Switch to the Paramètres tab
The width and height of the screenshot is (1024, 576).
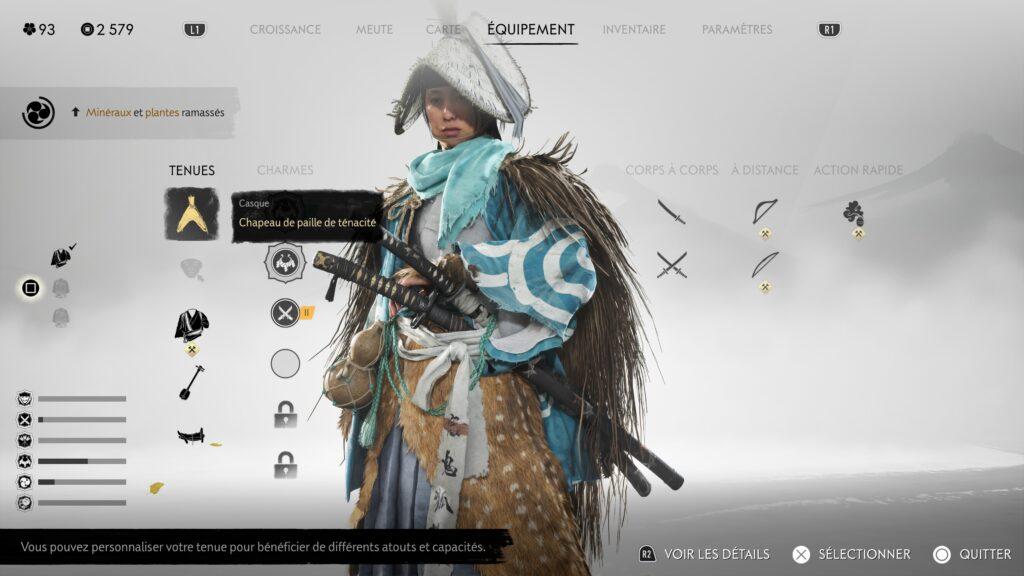click(737, 30)
